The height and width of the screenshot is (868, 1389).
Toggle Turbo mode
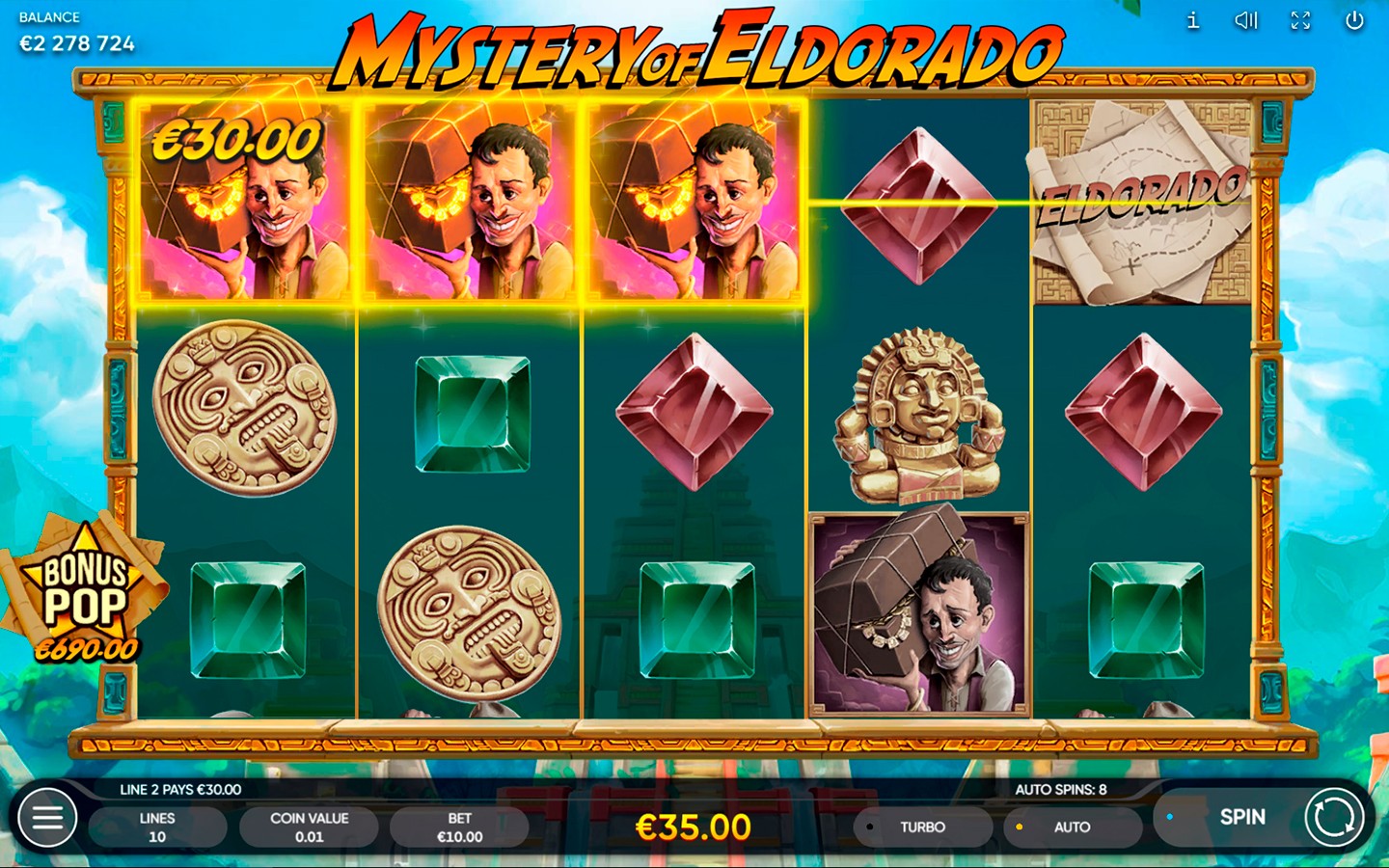[921, 827]
